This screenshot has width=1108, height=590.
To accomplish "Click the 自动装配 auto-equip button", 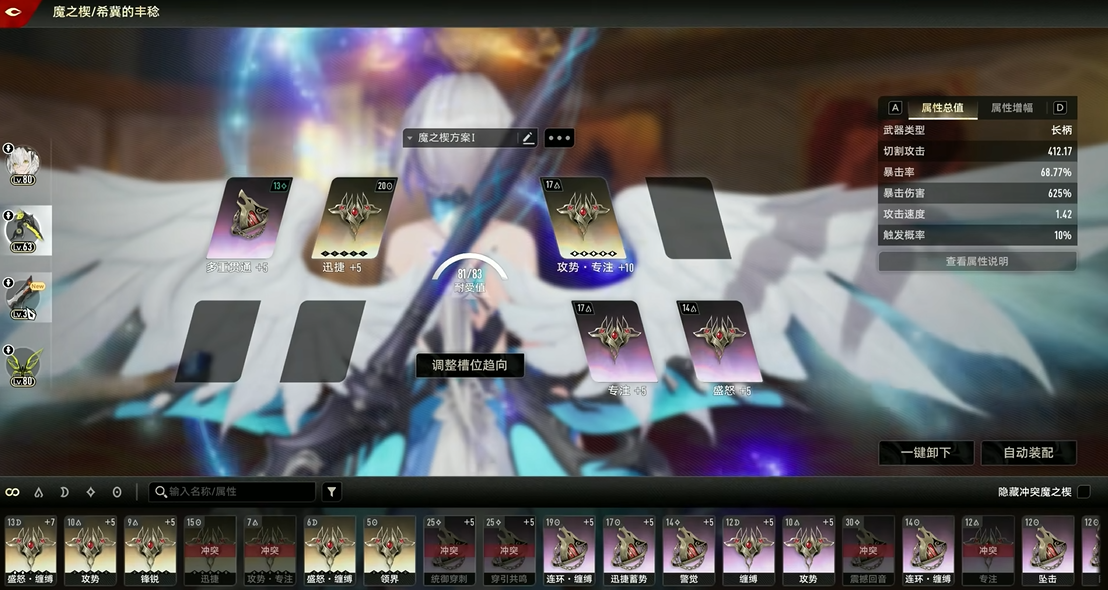I will point(1029,453).
